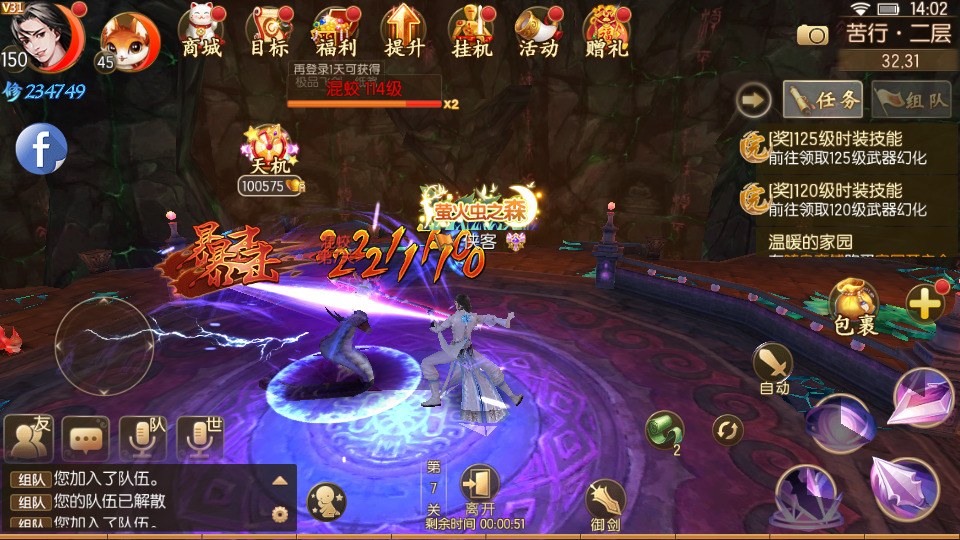Open the 天机 feature icon
The image size is (960, 540).
pos(266,150)
